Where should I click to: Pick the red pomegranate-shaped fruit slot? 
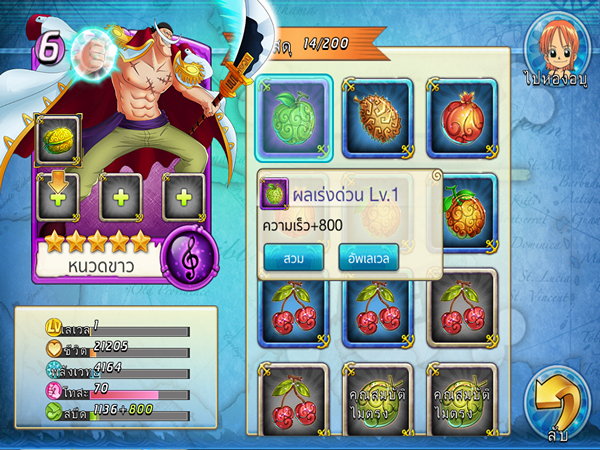pyautogui.click(x=461, y=118)
